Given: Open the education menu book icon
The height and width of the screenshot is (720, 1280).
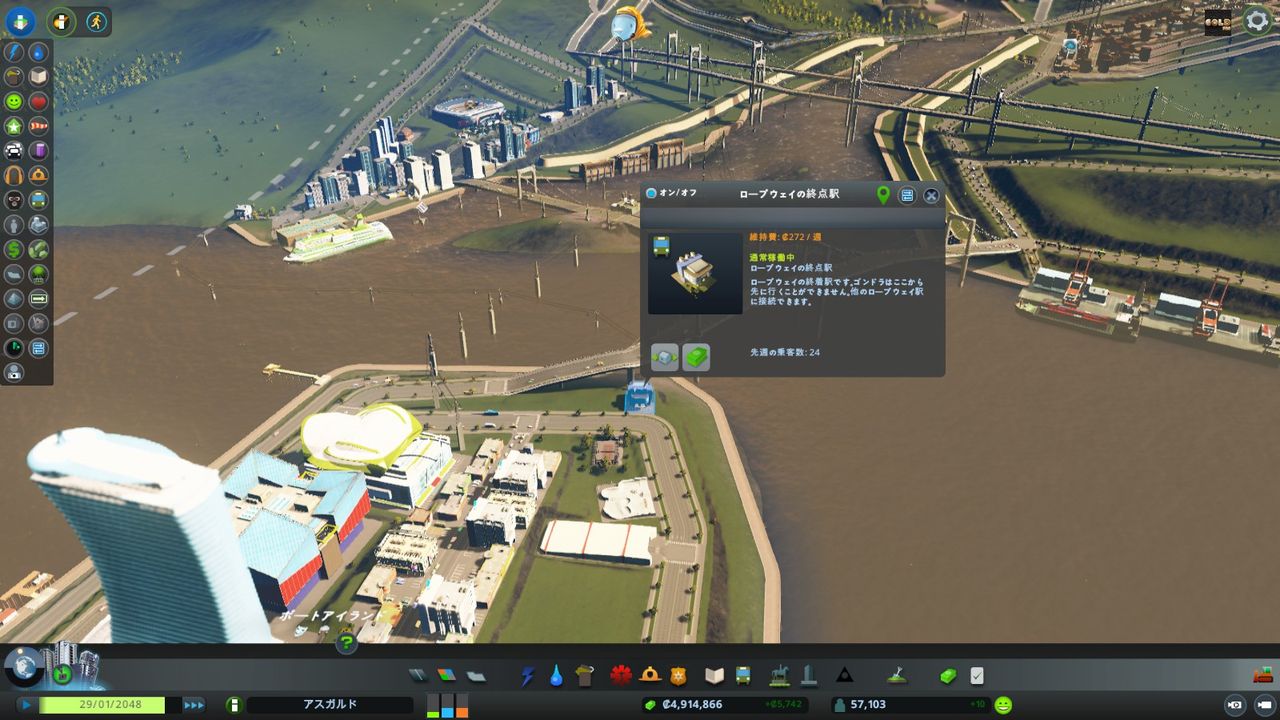Looking at the screenshot, I should point(713,675).
